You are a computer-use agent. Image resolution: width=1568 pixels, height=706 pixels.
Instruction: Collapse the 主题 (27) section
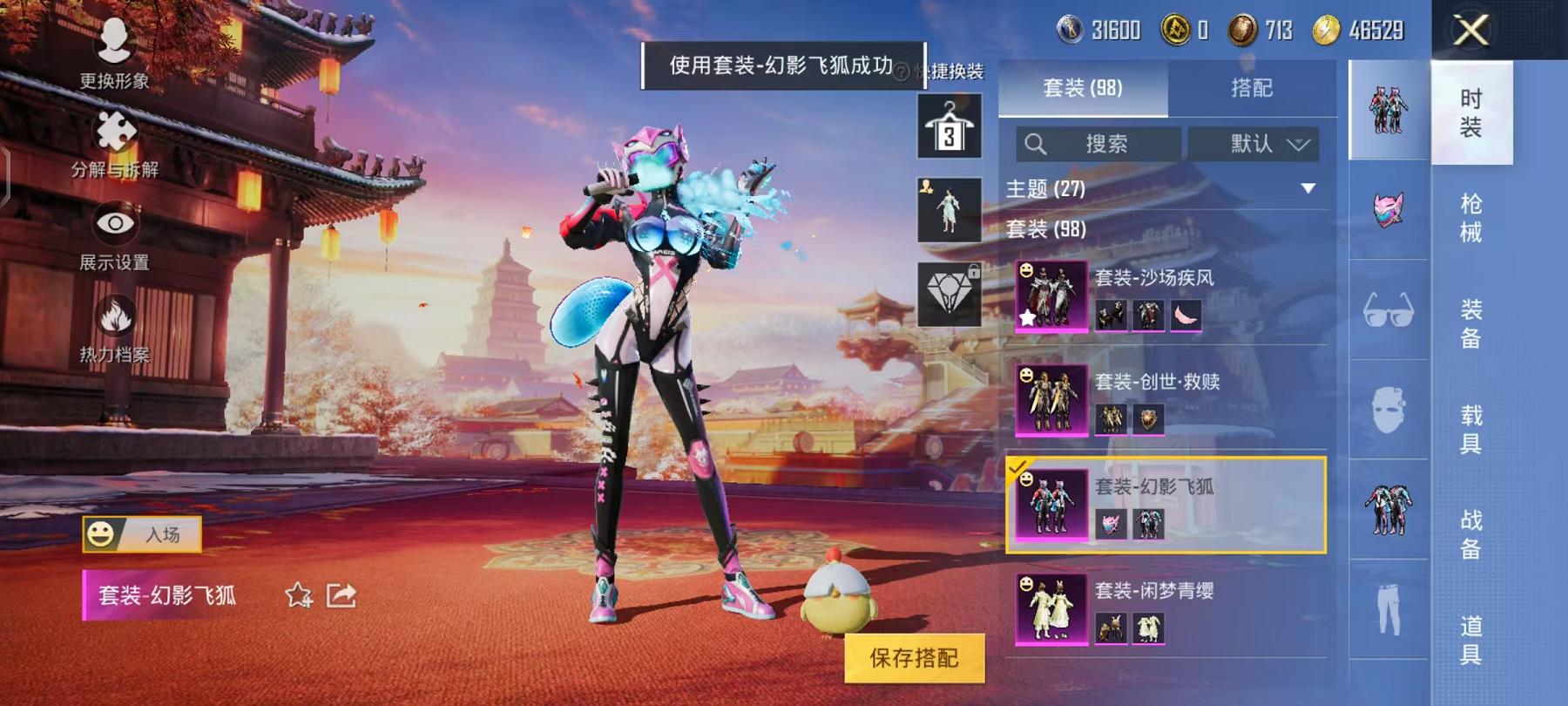point(1307,186)
